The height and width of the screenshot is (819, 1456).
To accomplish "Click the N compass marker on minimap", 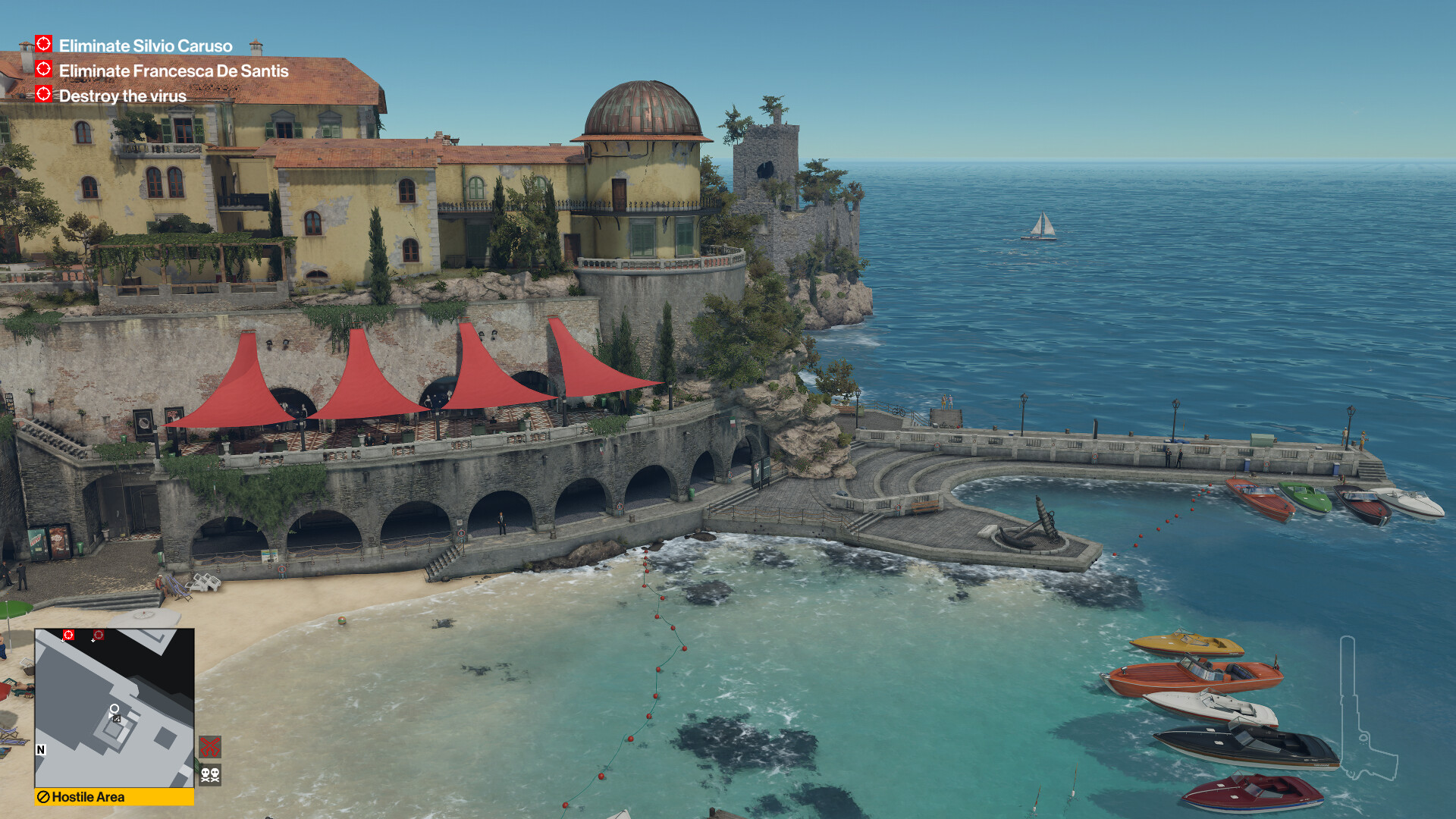I will click(41, 750).
